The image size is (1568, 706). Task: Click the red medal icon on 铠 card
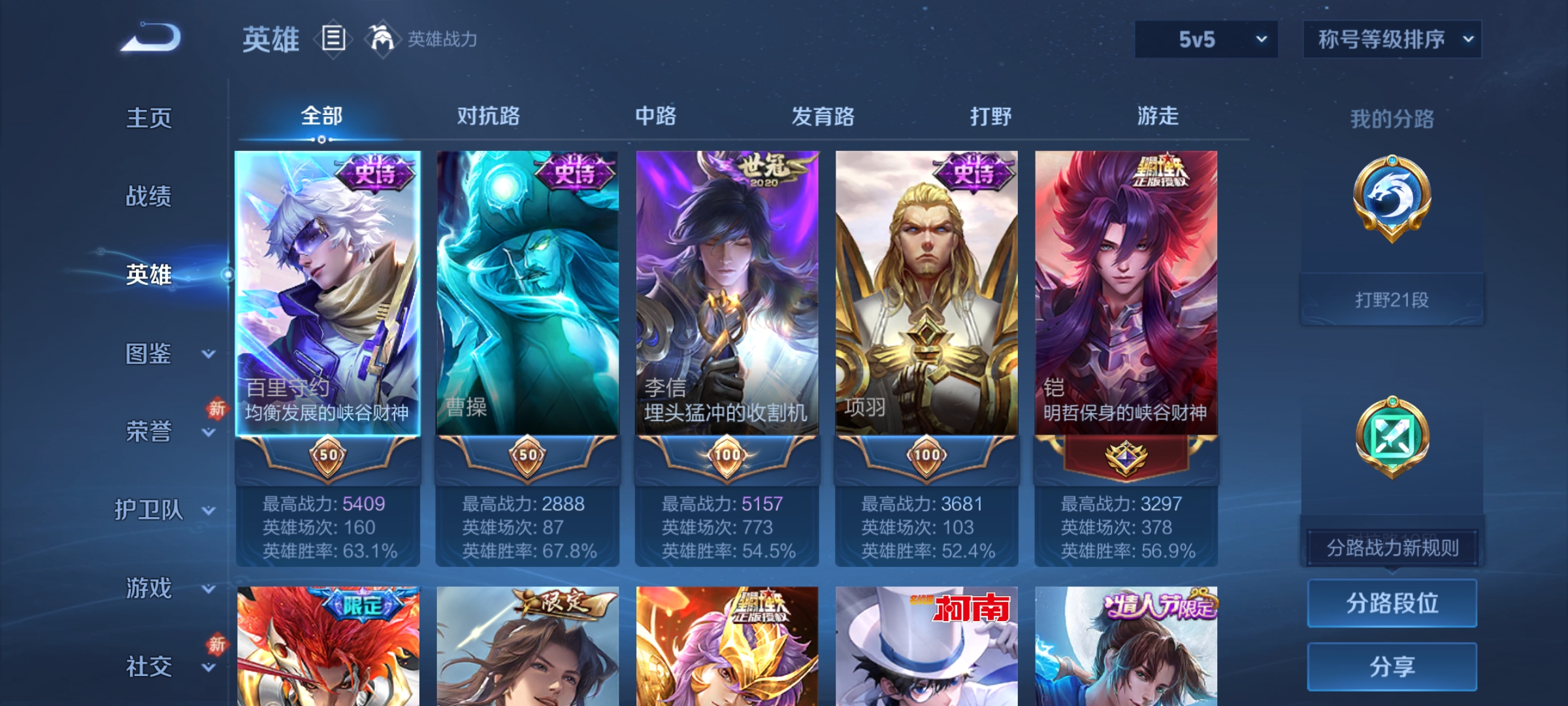[x=1126, y=458]
